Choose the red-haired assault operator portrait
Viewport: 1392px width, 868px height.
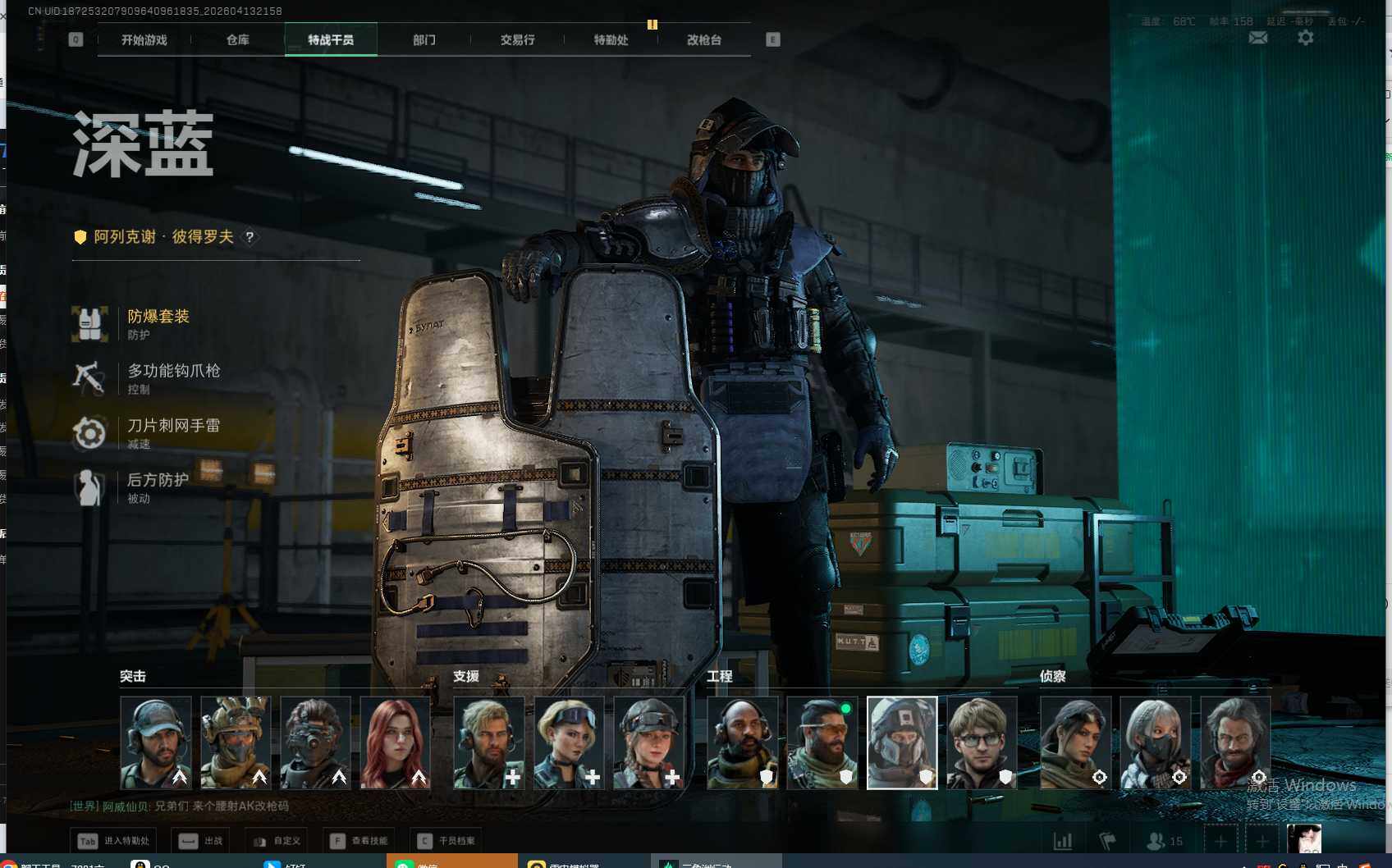(x=396, y=742)
